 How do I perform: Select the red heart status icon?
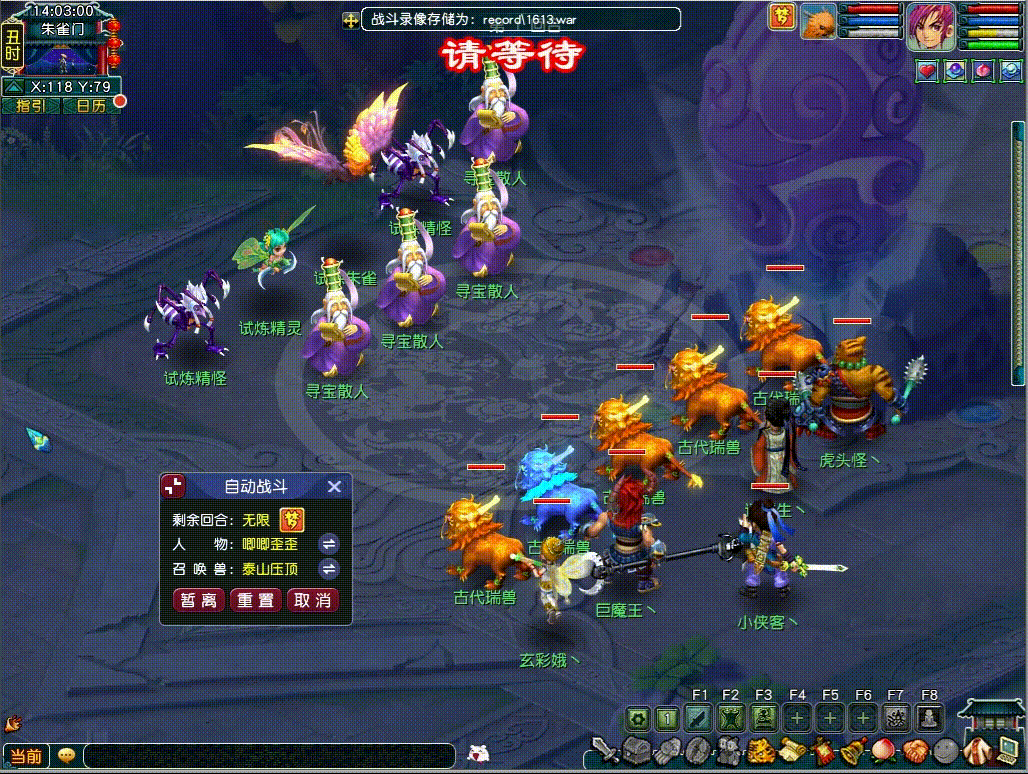click(927, 71)
